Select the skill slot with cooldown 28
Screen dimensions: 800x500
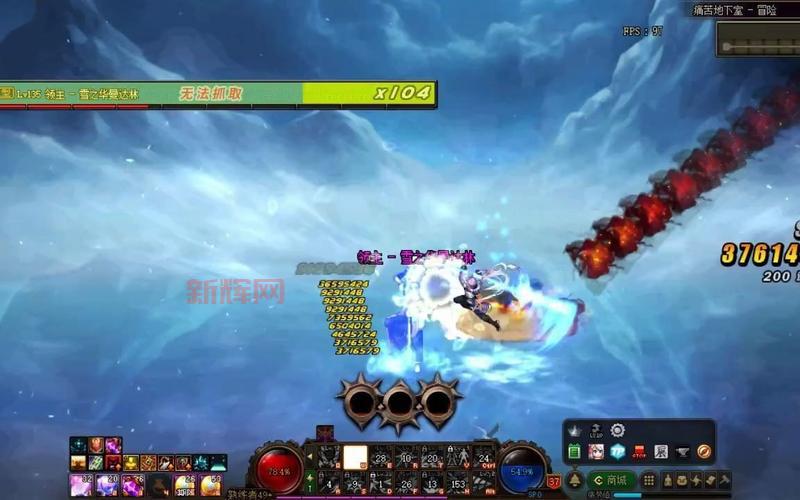(381, 457)
